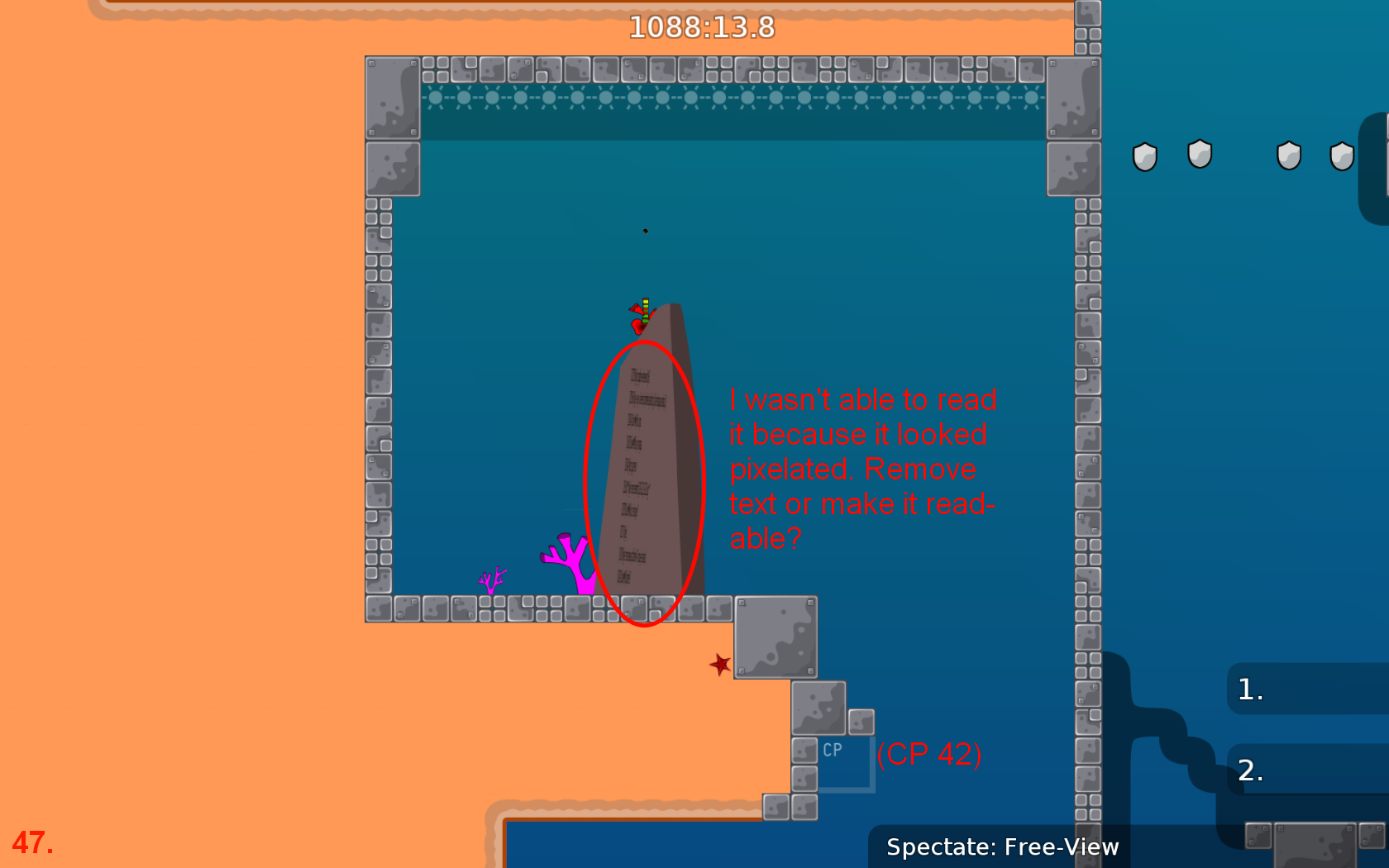Select the race timer showing 1088:13.8
Image resolution: width=1389 pixels, height=868 pixels.
702,27
